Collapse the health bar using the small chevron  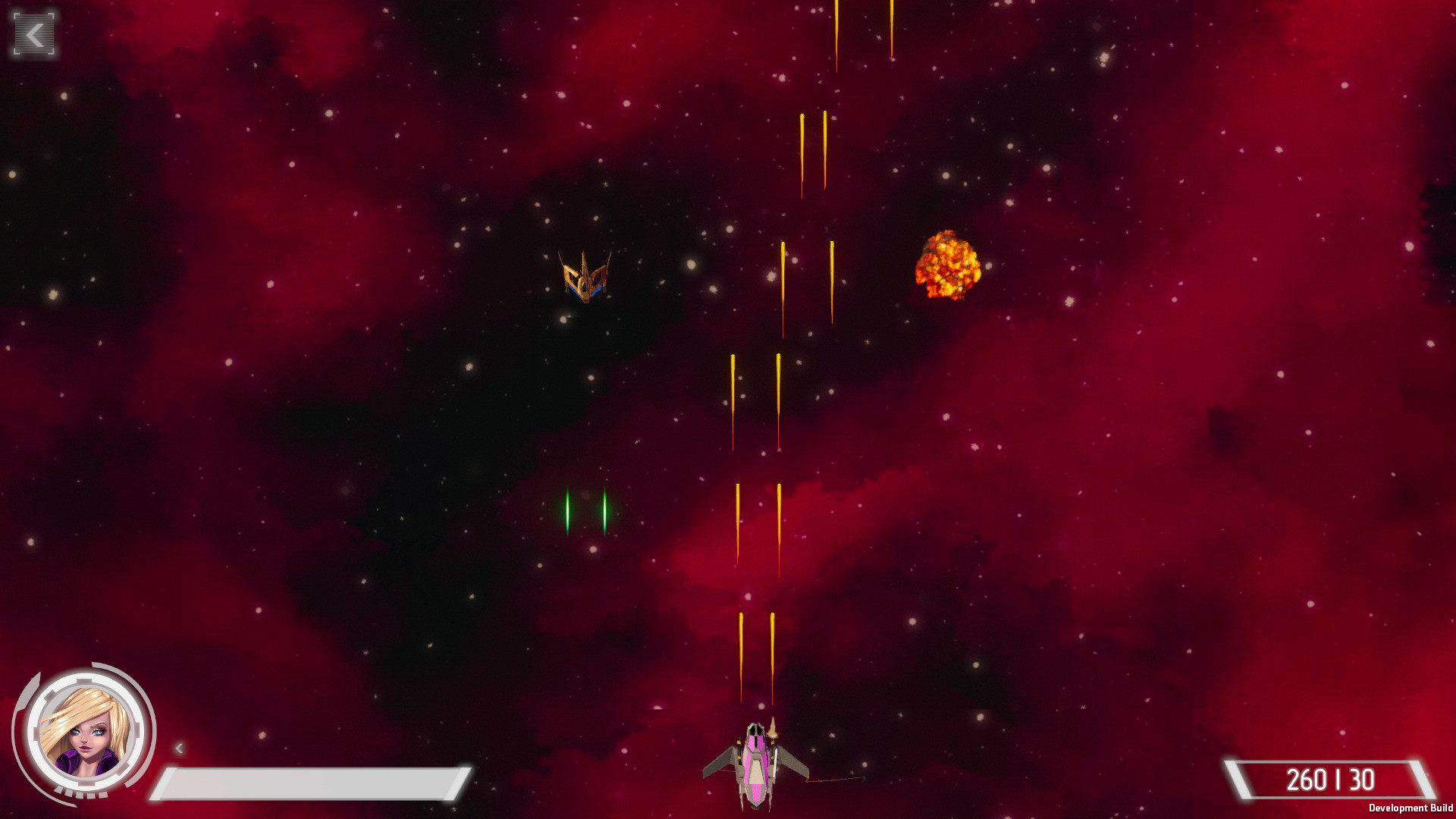tap(180, 747)
